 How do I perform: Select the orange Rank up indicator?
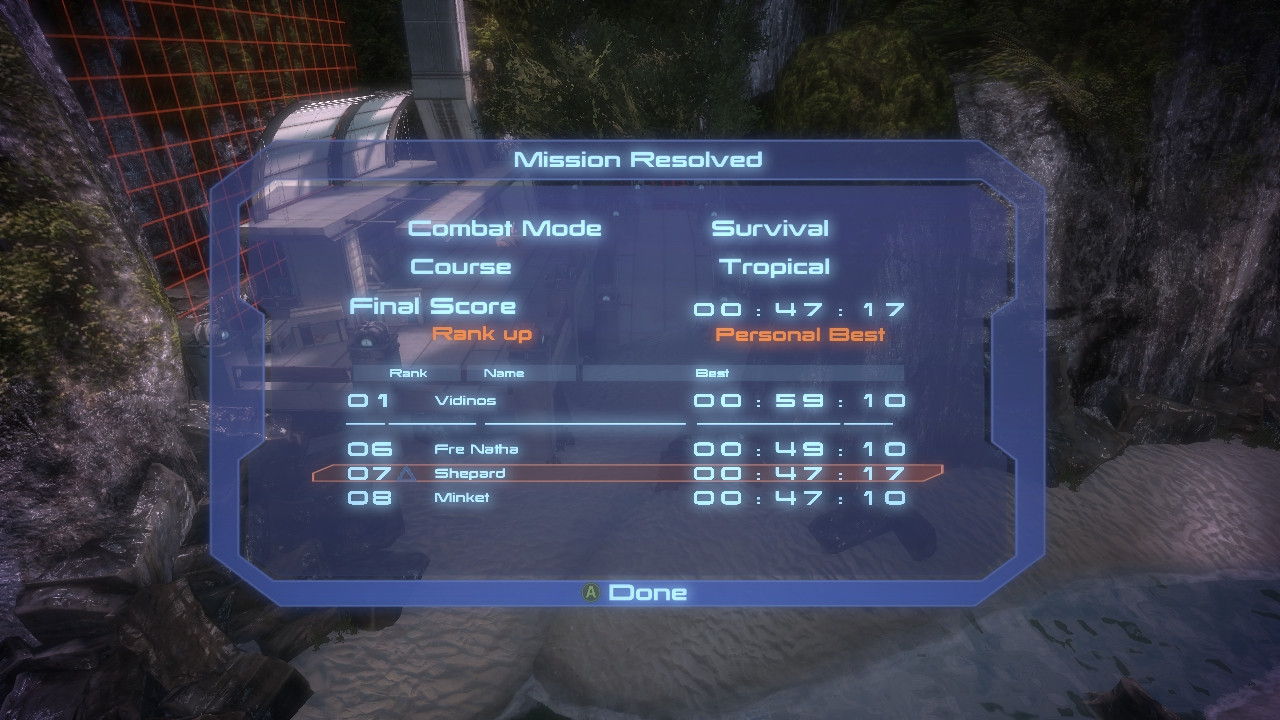tap(484, 335)
